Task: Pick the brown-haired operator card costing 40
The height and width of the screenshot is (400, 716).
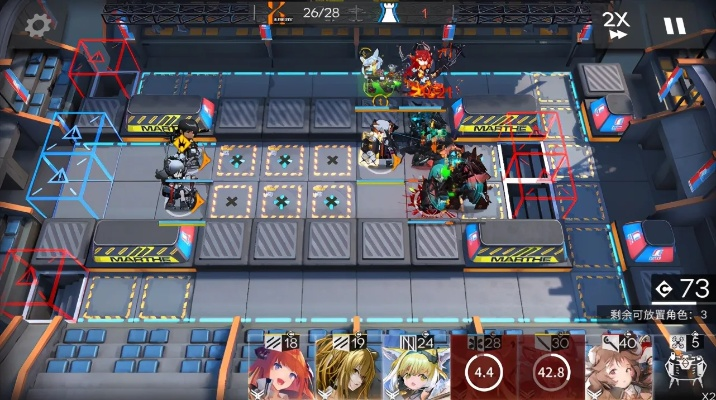Action: [x=618, y=368]
